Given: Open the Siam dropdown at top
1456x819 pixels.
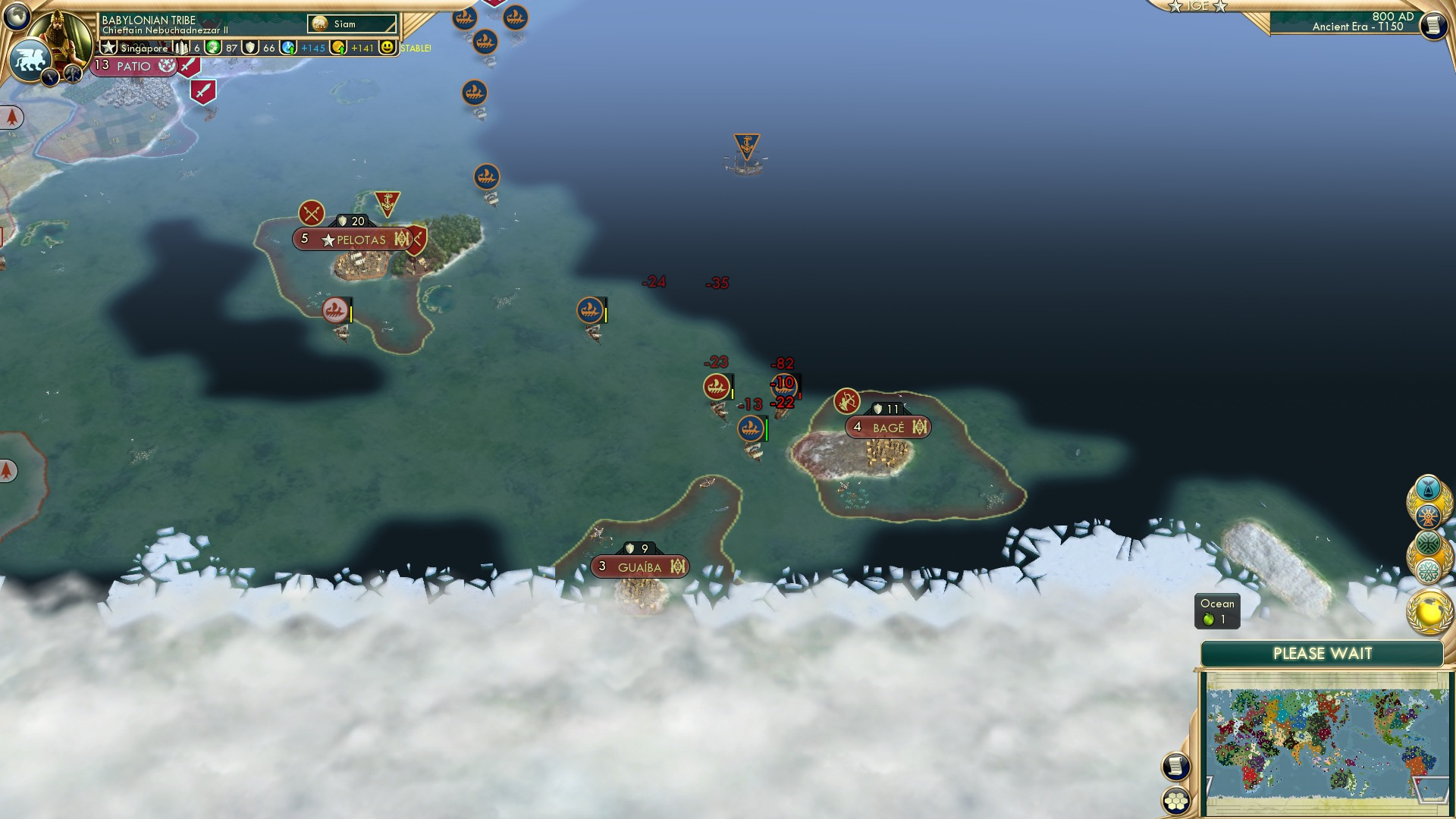Looking at the screenshot, I should [353, 24].
